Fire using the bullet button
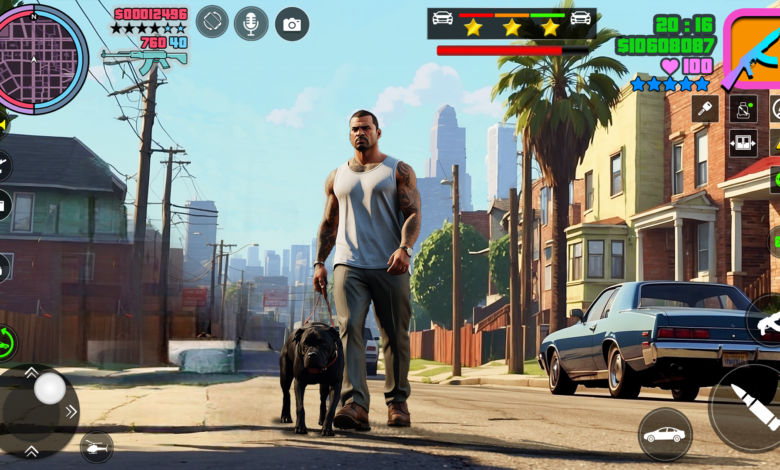 (x=750, y=407)
